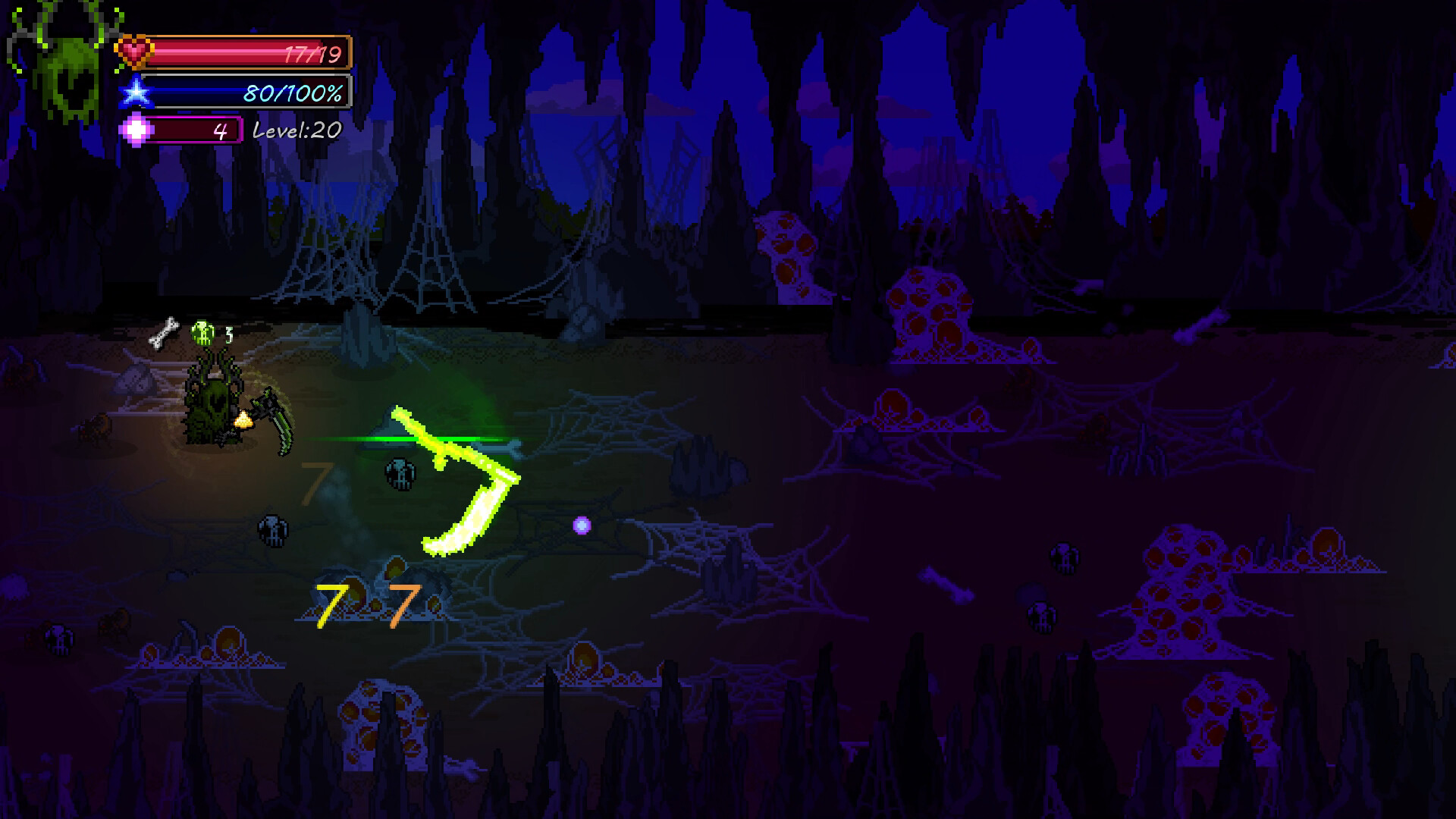Click the red 17/19 health bar
Image resolution: width=1456 pixels, height=819 pixels.
[250, 52]
